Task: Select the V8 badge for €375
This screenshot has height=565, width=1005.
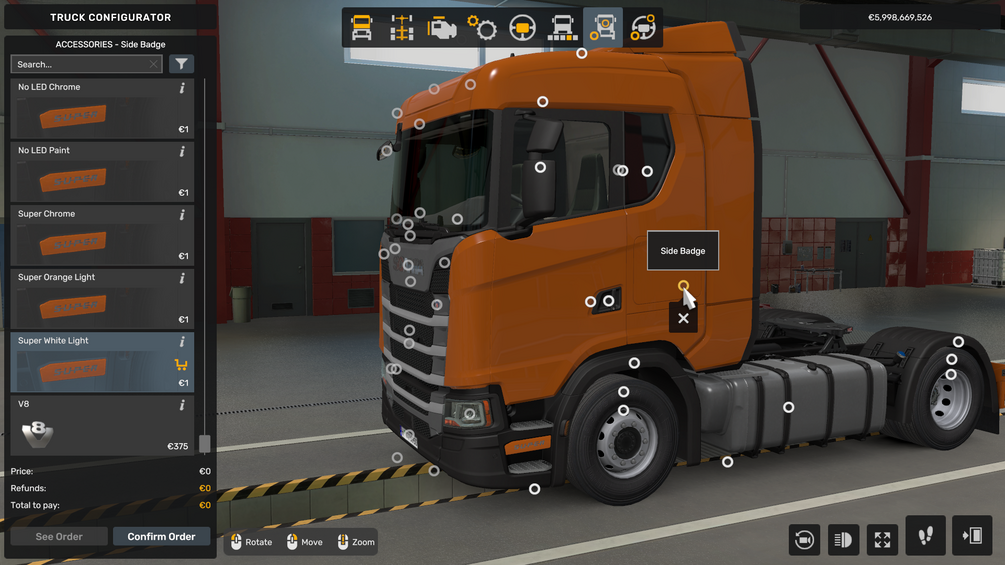Action: 101,426
